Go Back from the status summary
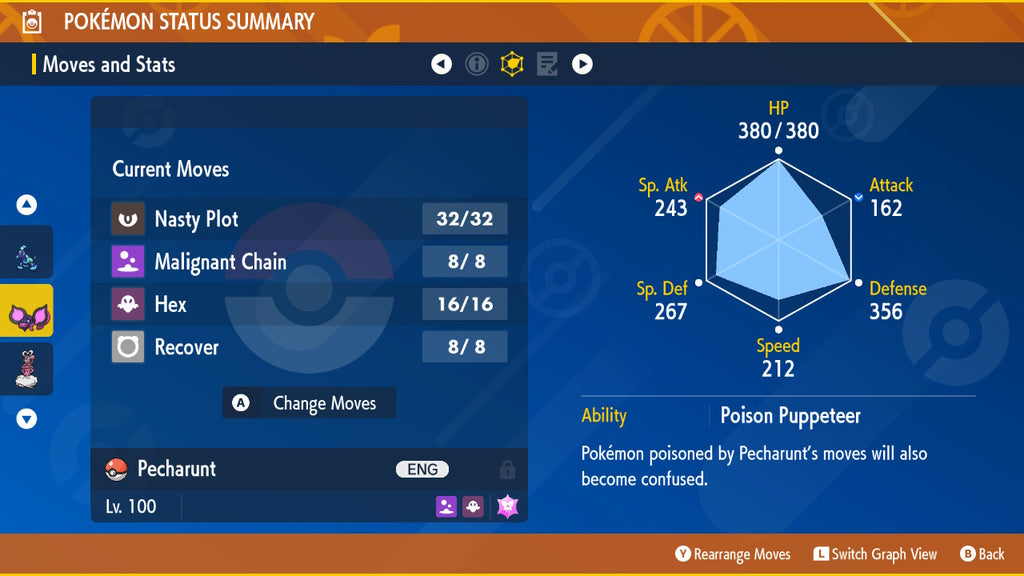 pyautogui.click(x=982, y=554)
